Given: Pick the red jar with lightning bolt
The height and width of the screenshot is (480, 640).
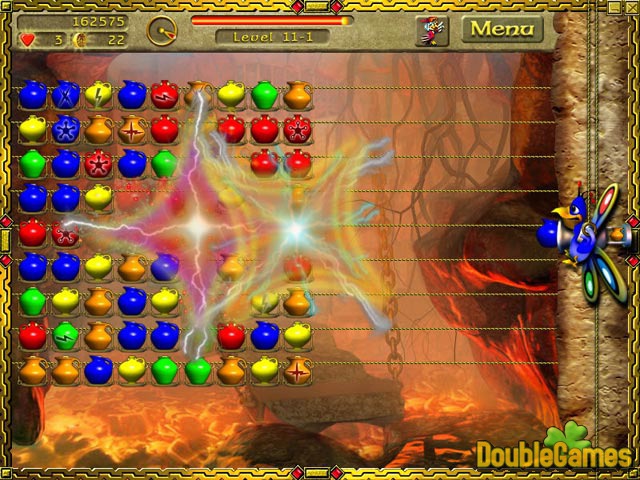Looking at the screenshot, I should pyautogui.click(x=166, y=96).
